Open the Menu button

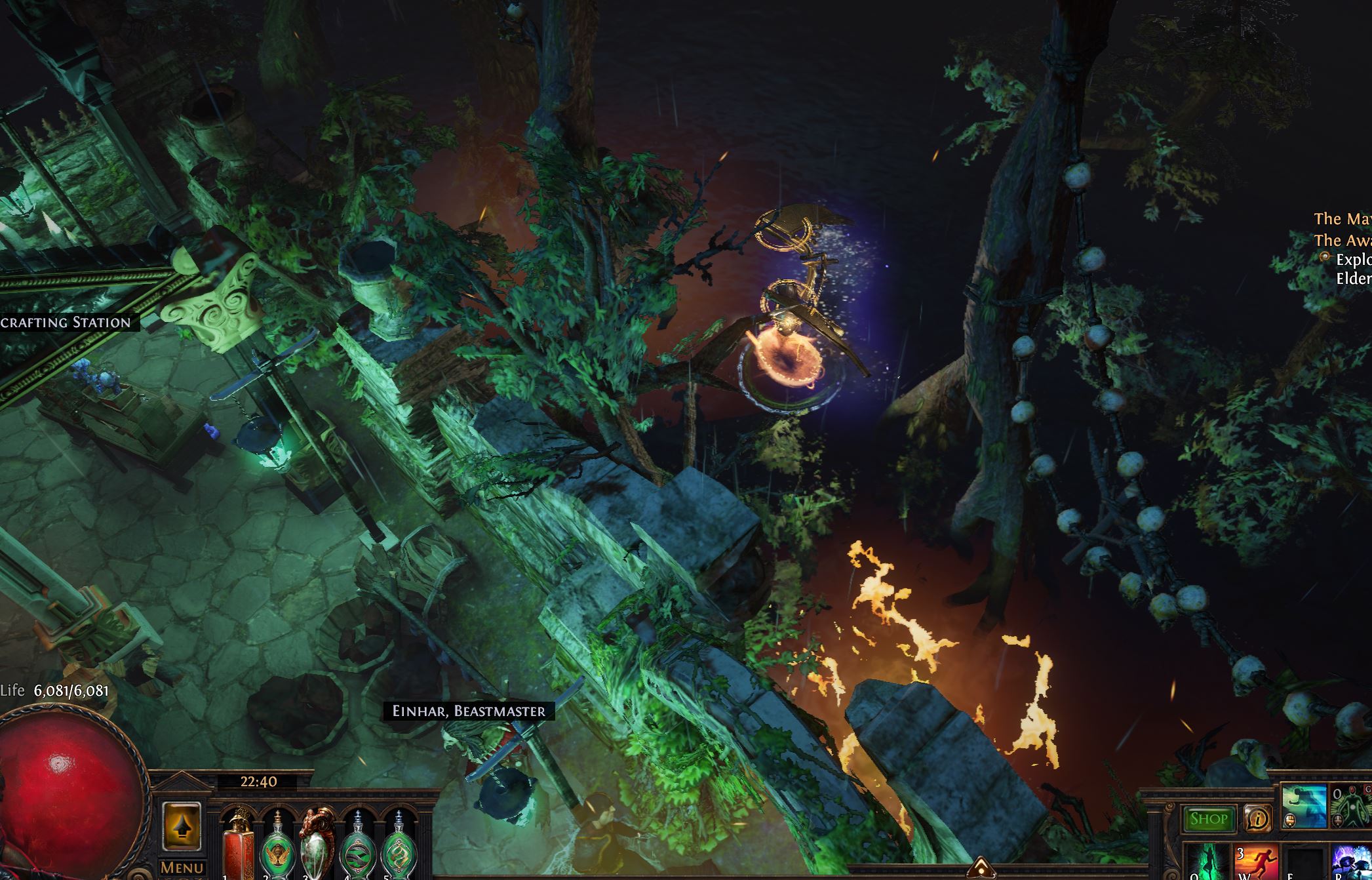182,868
